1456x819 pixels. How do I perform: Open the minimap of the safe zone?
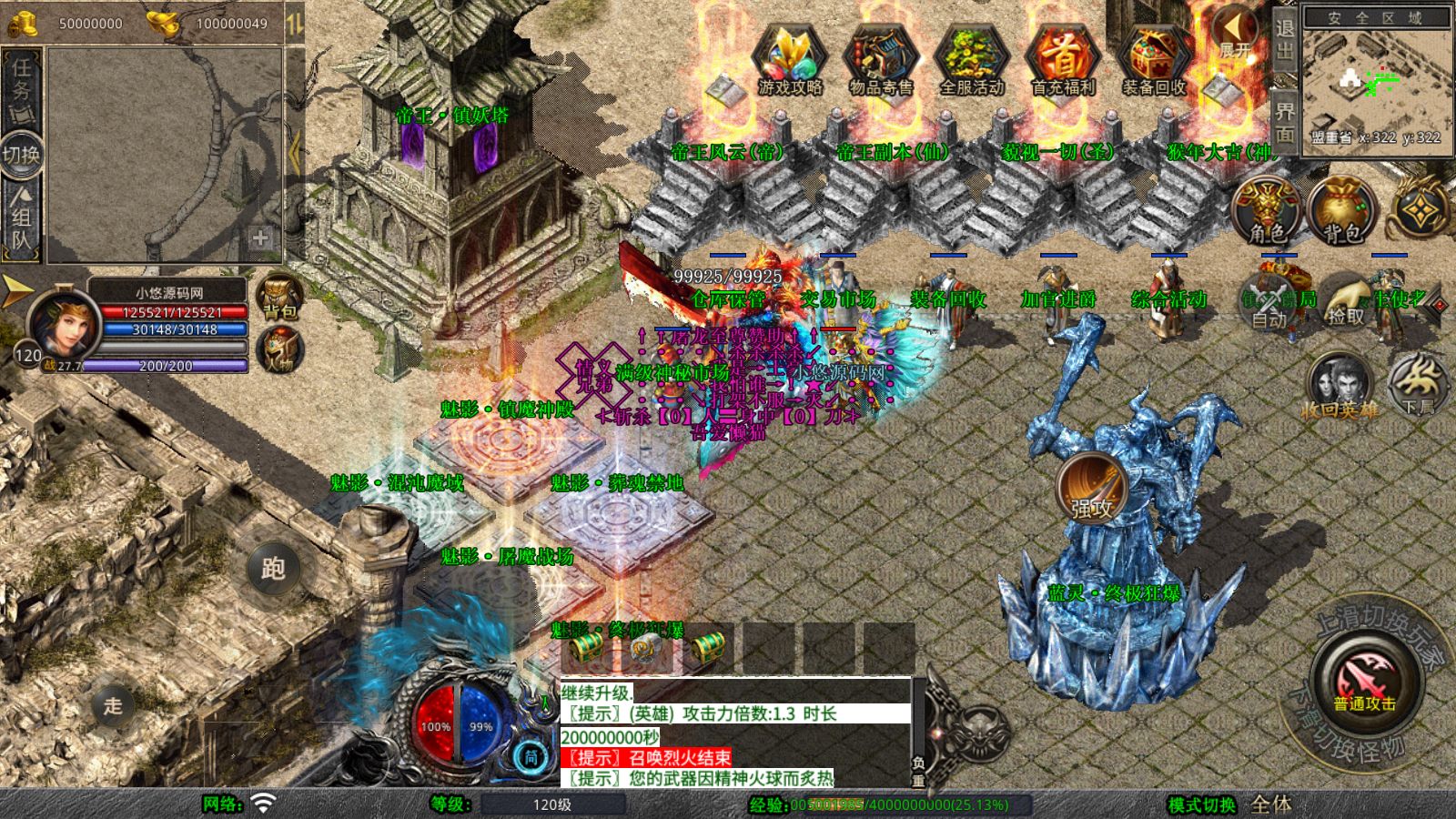pyautogui.click(x=1377, y=82)
